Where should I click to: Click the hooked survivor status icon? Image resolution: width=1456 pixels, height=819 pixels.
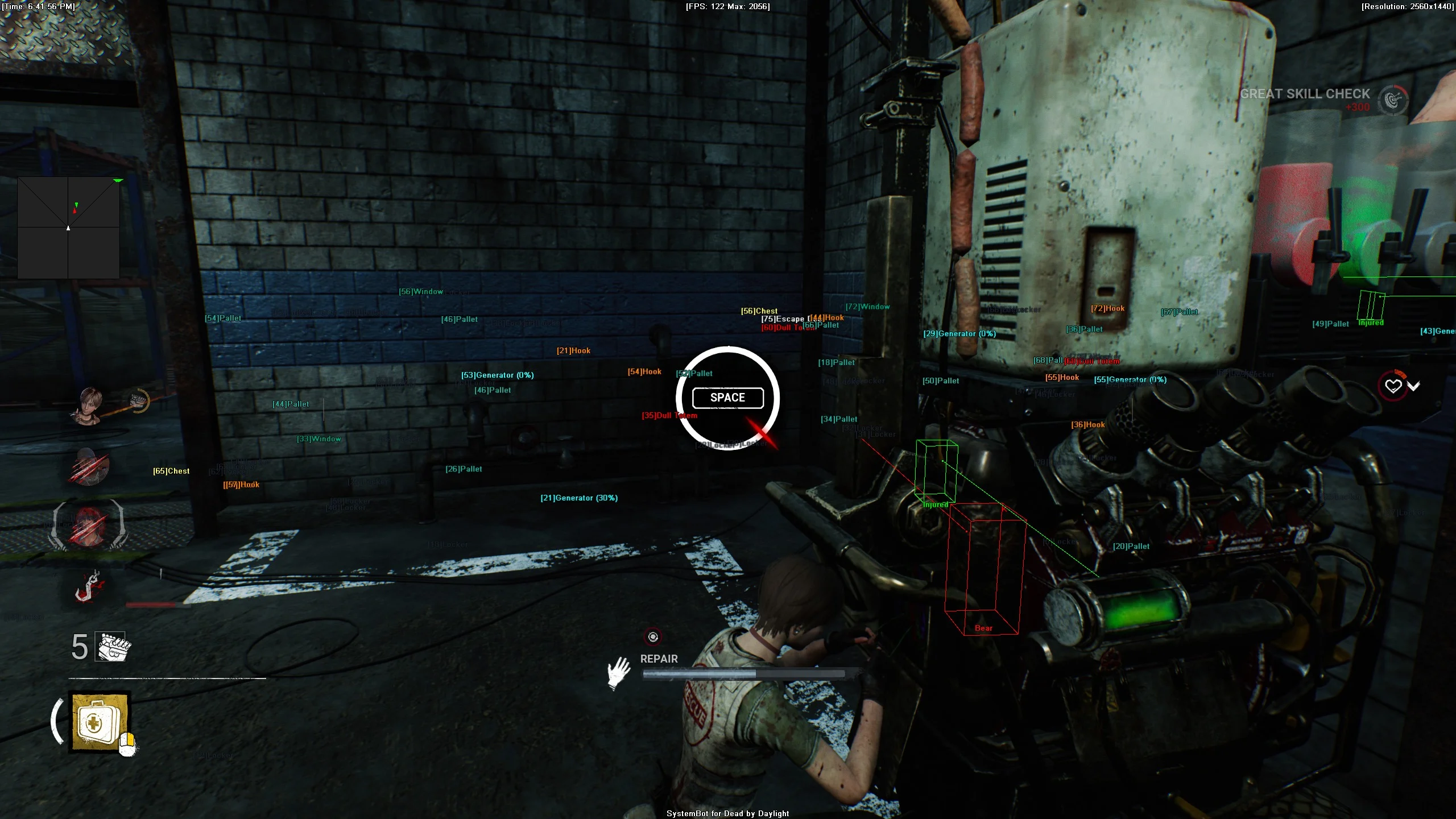(x=88, y=586)
